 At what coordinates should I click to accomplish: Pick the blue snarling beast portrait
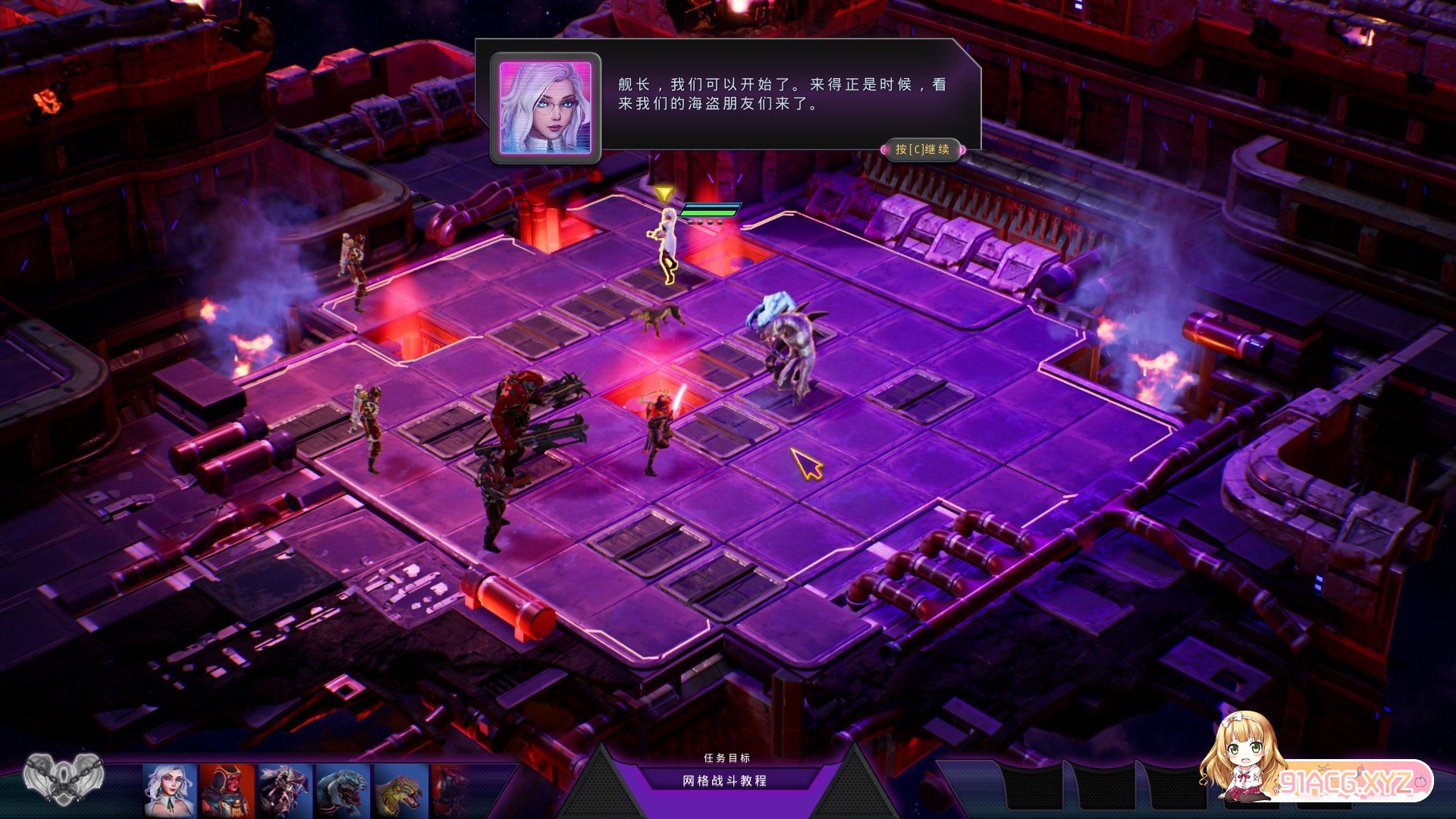tap(342, 790)
